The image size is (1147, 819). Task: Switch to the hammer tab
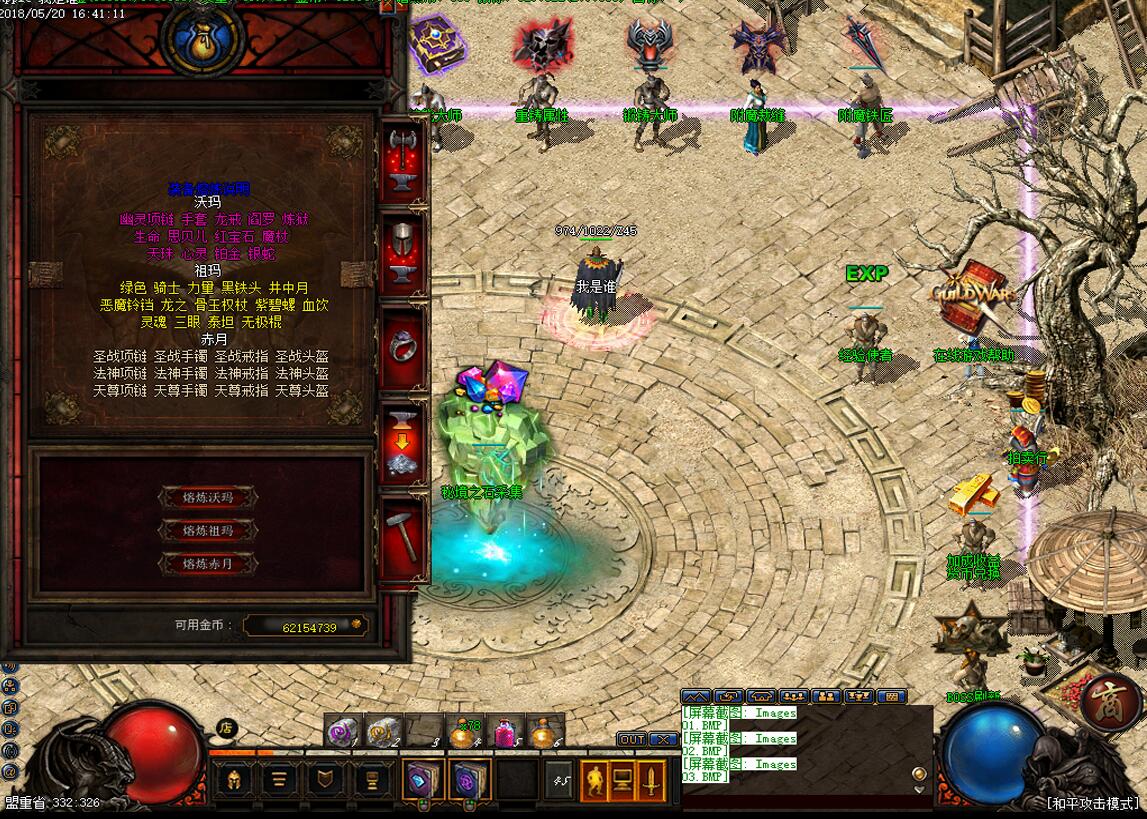click(x=403, y=537)
